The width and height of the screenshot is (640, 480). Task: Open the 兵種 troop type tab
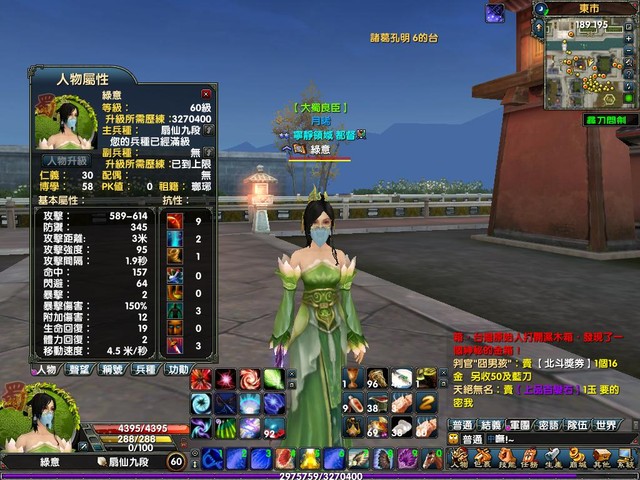point(146,369)
